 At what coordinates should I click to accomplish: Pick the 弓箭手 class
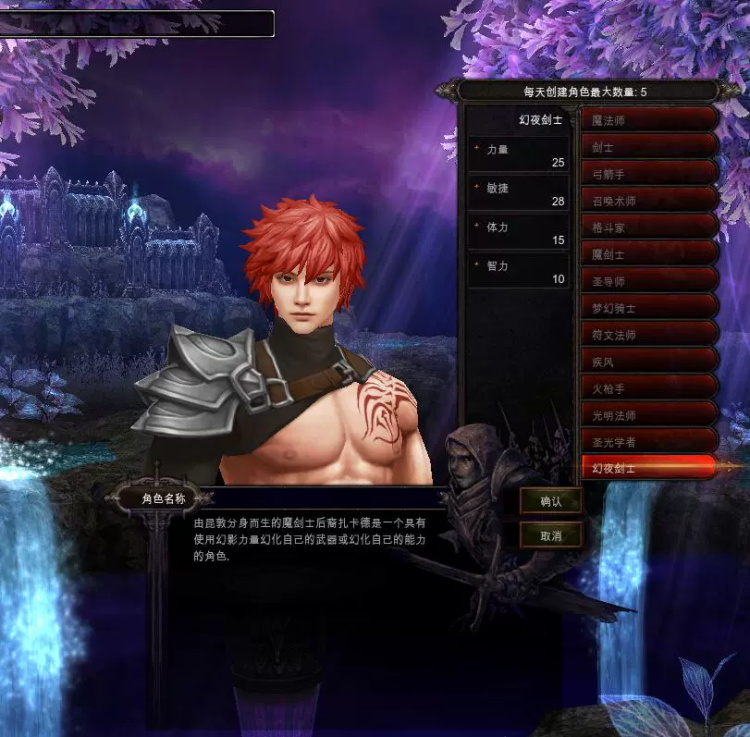[x=648, y=174]
